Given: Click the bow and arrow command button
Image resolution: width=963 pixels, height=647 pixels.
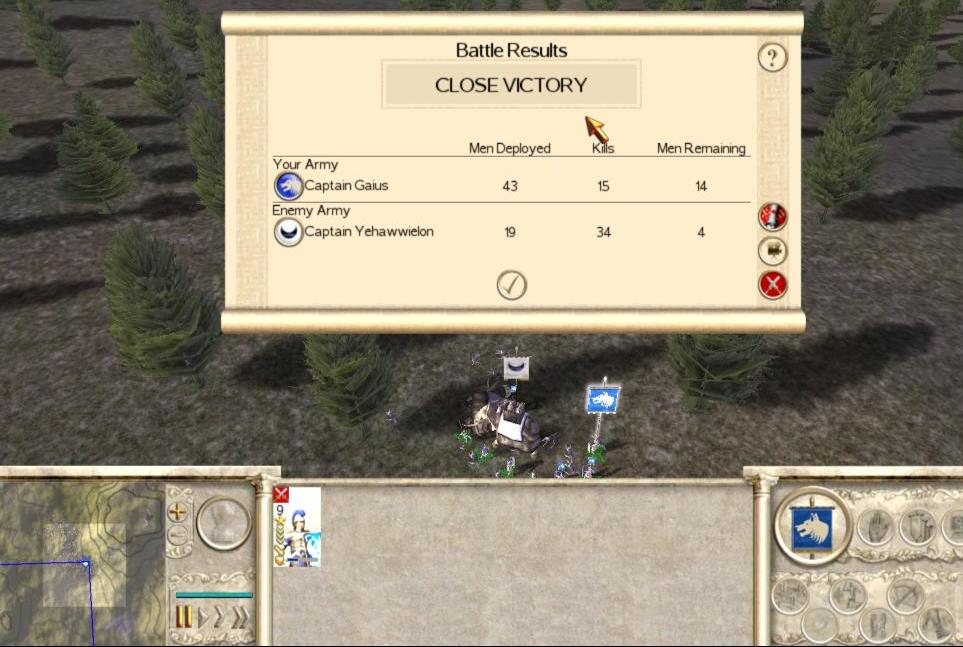Looking at the screenshot, I should (x=905, y=596).
